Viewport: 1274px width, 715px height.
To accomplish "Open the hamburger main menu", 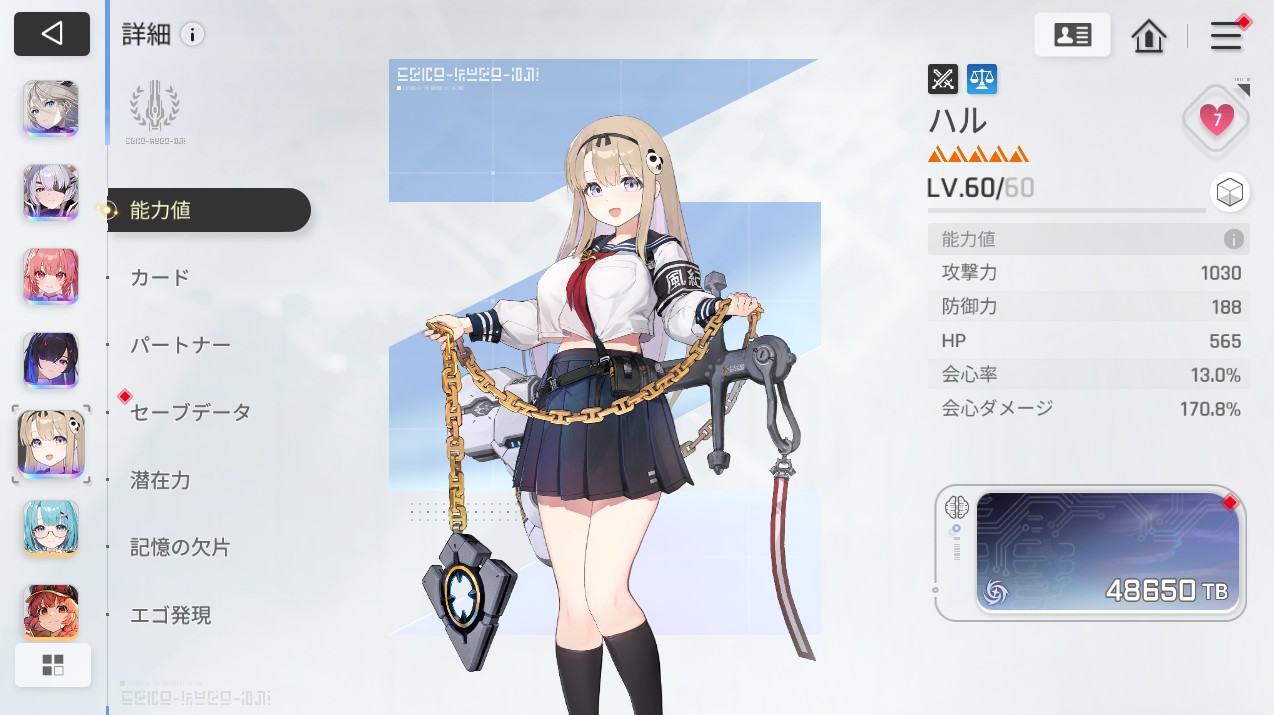I will (x=1226, y=36).
